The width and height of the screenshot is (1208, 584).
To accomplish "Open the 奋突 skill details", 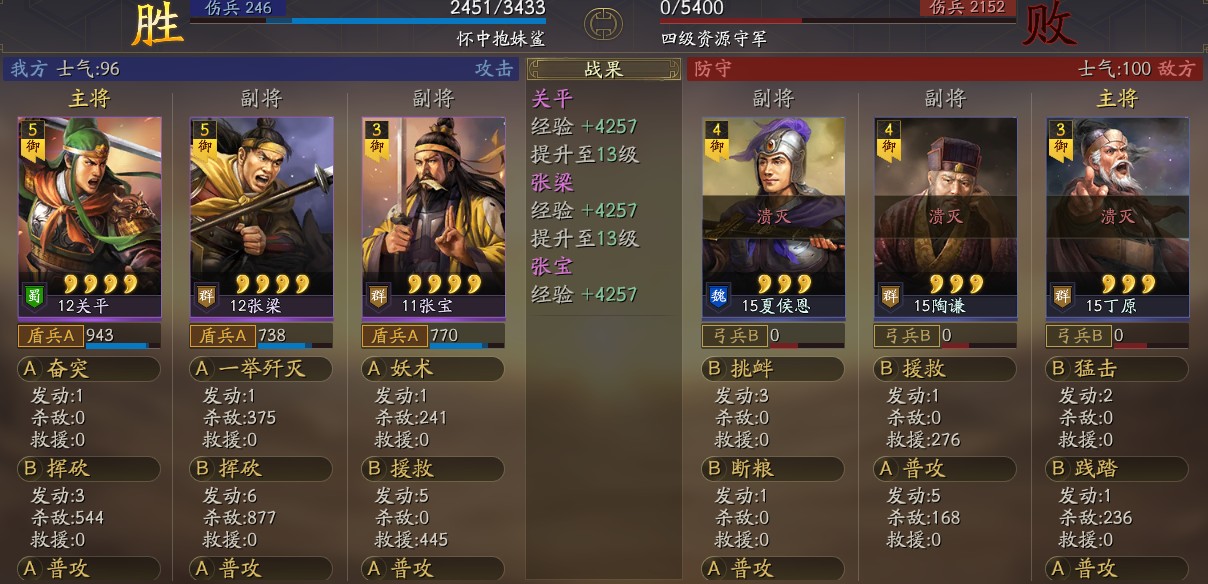I will click(89, 369).
